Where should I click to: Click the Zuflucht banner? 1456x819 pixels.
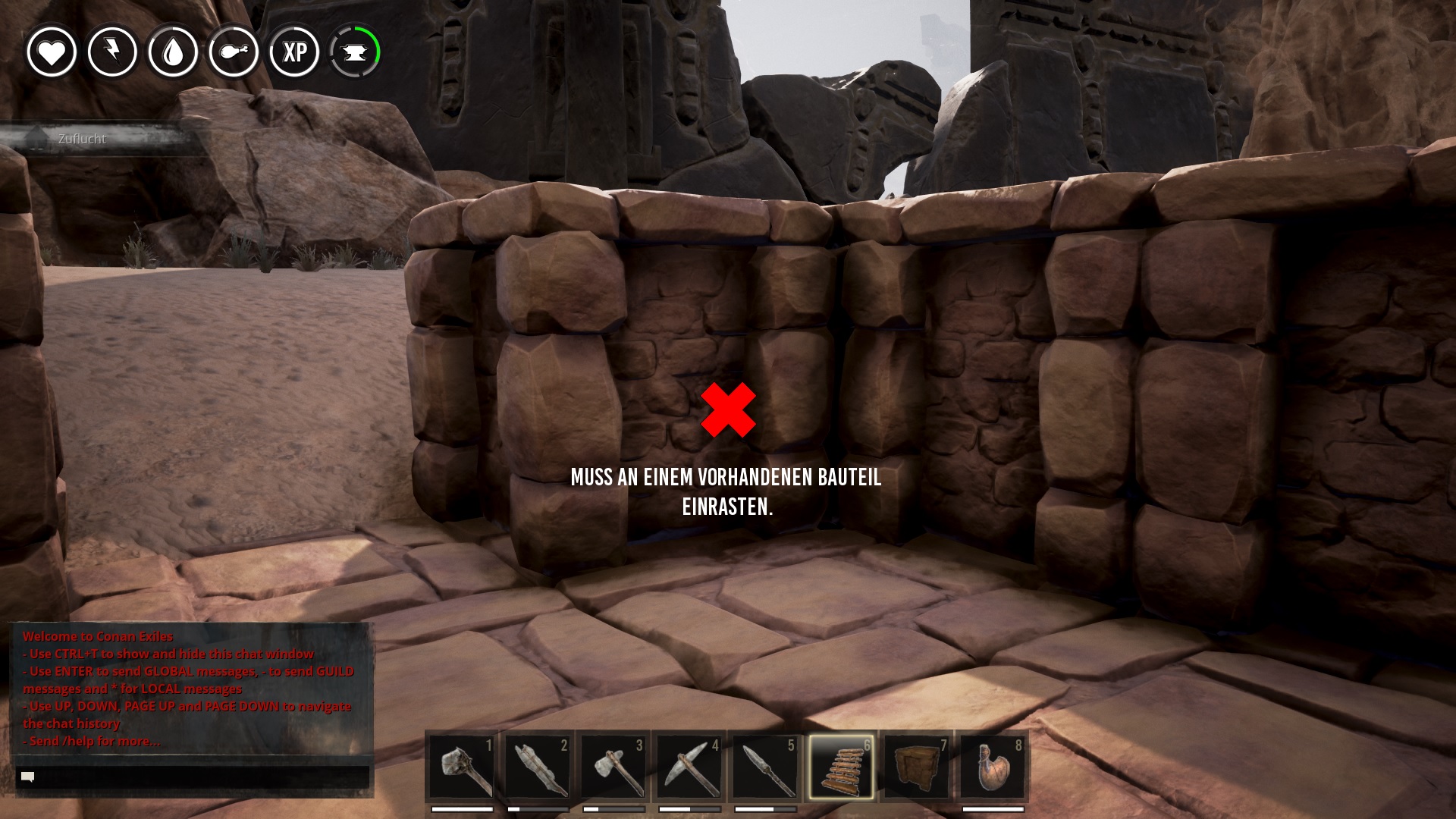[x=82, y=139]
